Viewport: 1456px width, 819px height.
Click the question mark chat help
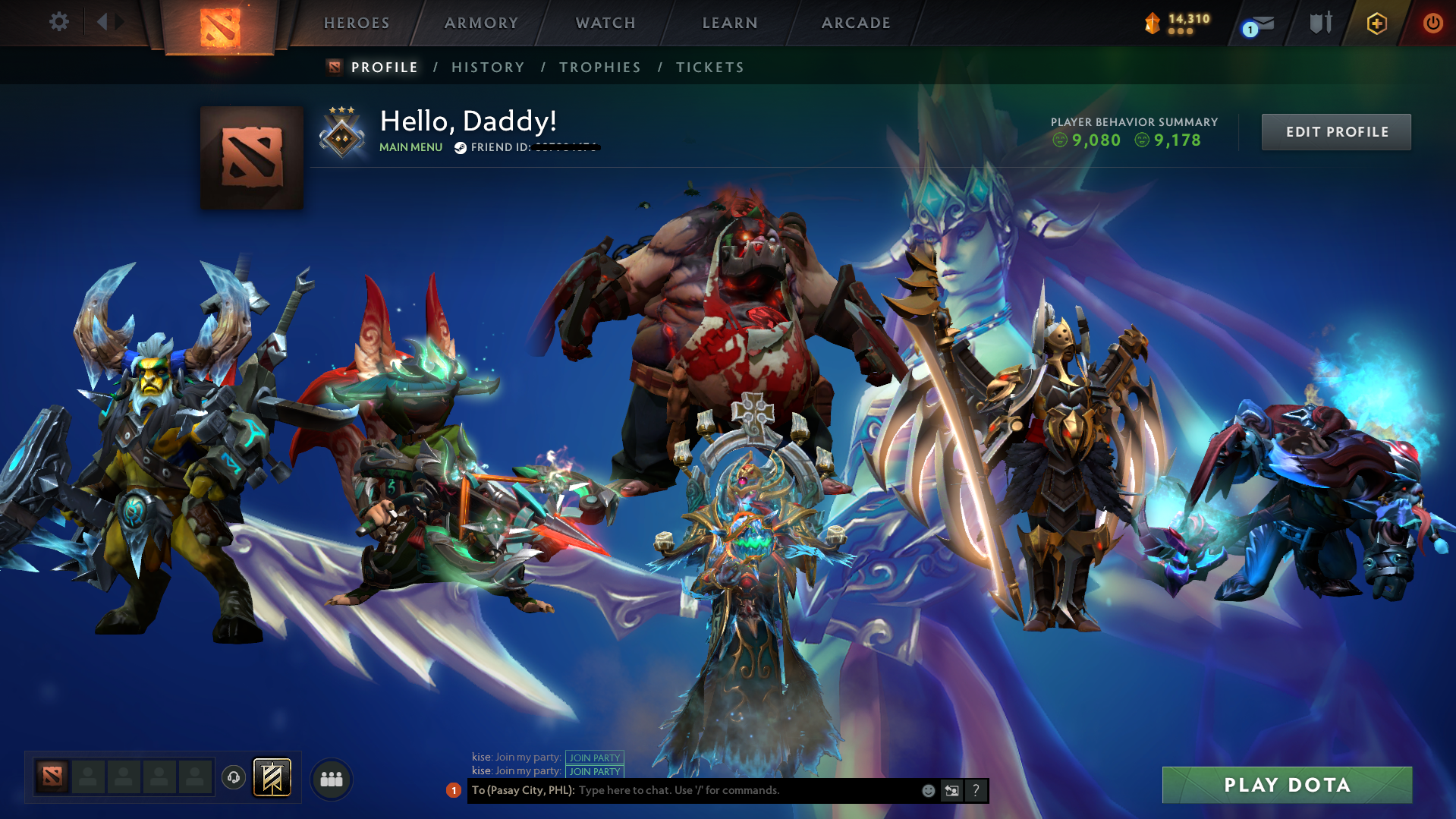[976, 790]
